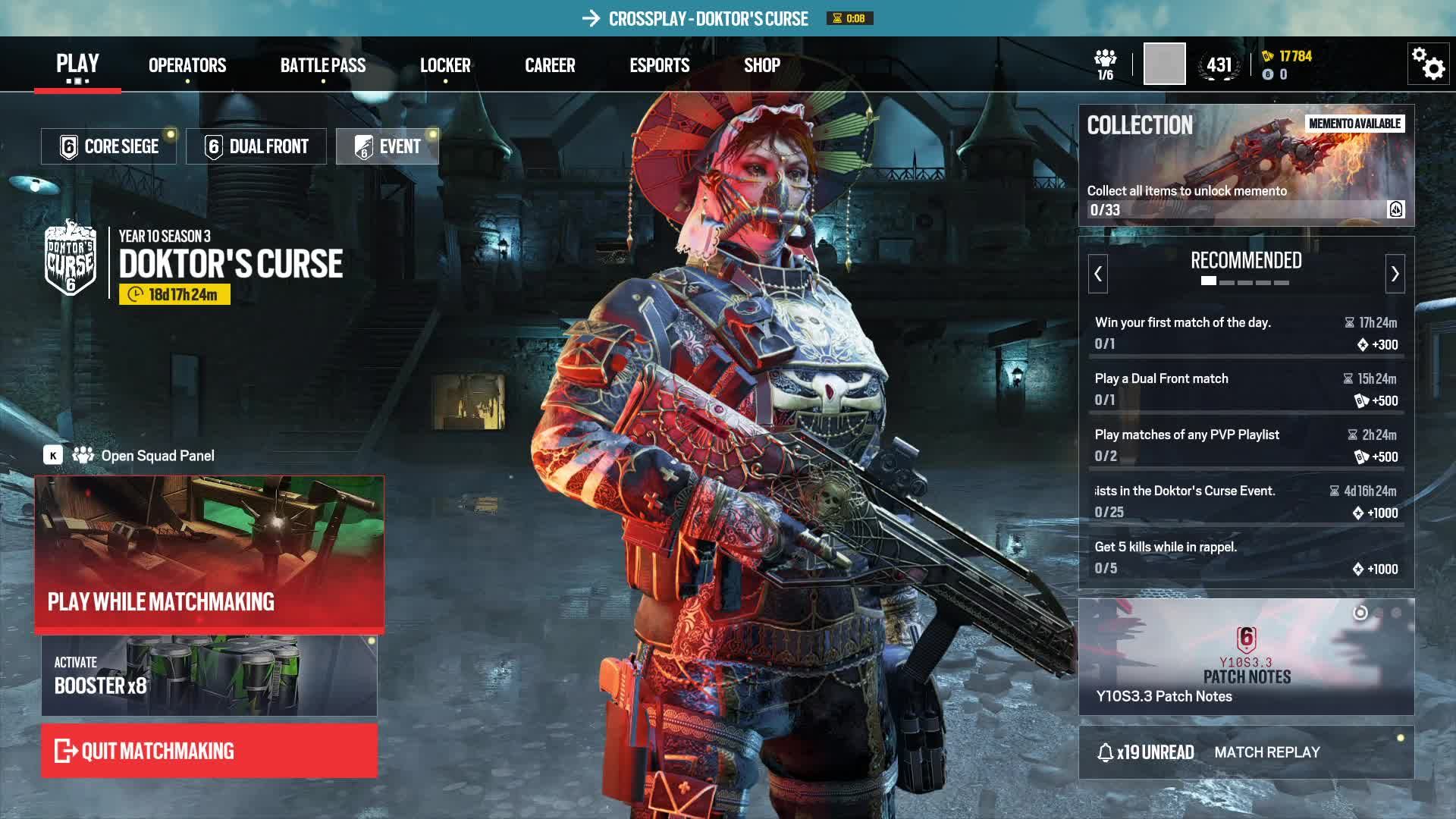Choose the Event mode tab
The width and height of the screenshot is (1456, 819).
(388, 146)
